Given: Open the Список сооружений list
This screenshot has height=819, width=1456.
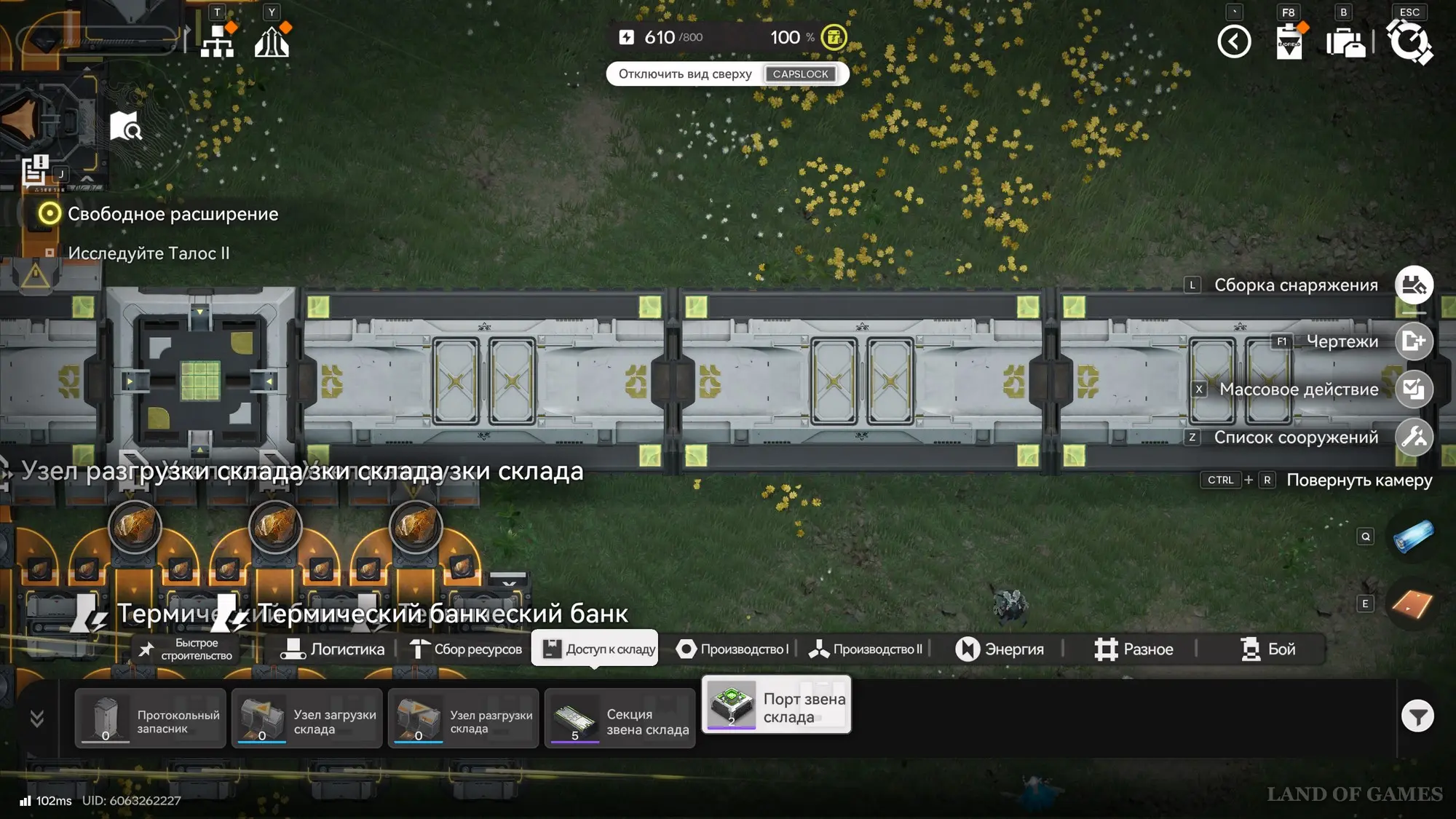Looking at the screenshot, I should 1414,438.
